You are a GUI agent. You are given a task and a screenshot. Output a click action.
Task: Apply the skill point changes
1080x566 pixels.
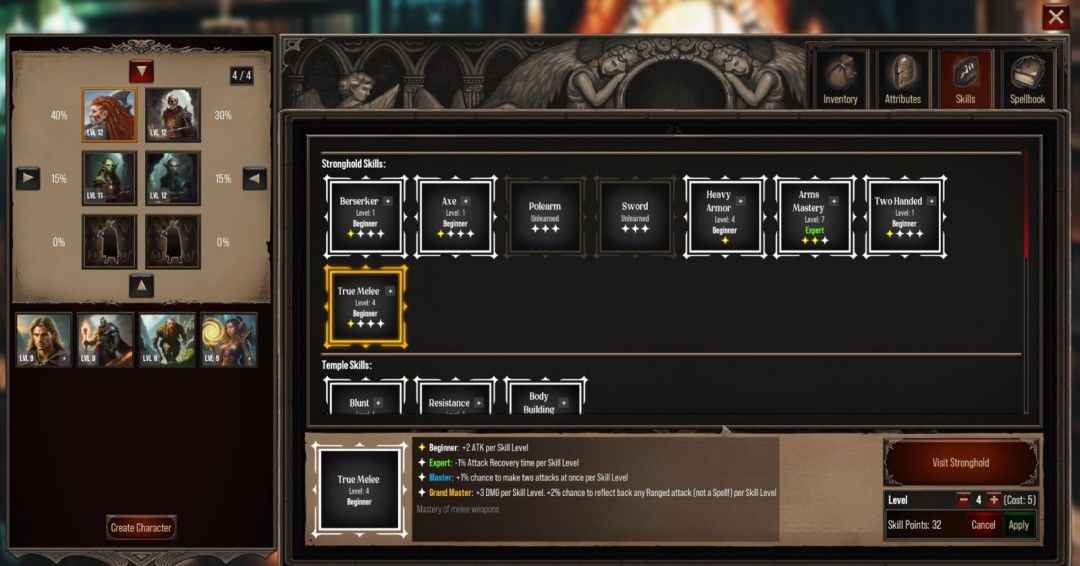[1018, 525]
